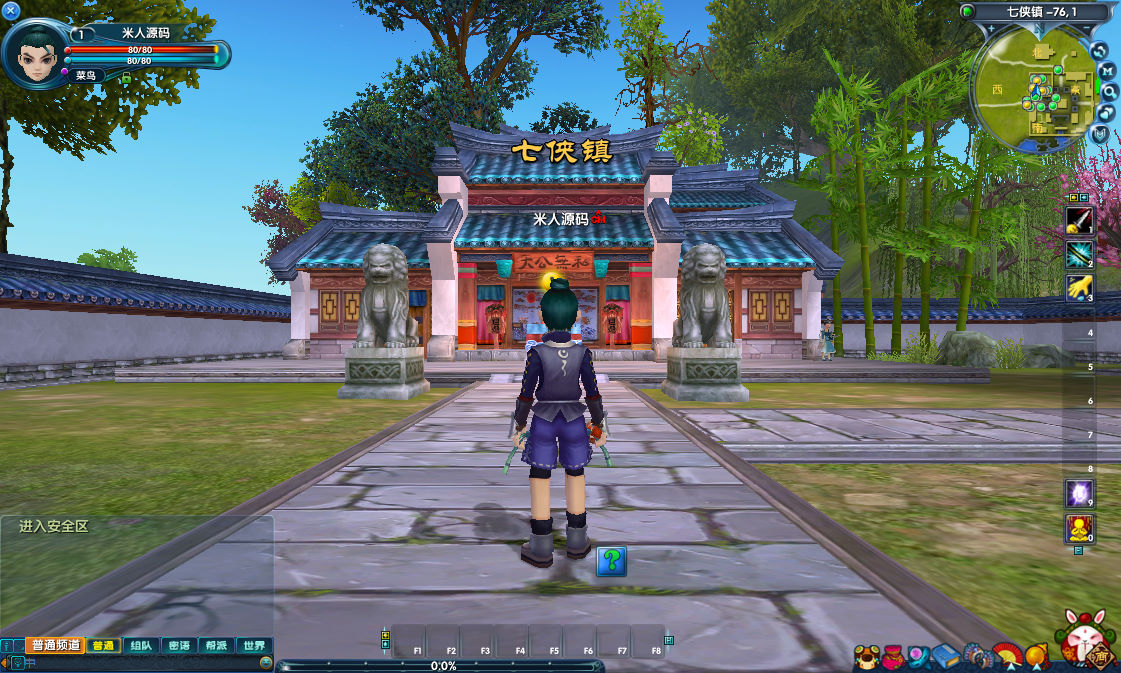Click the green question mark help icon

[x=612, y=561]
